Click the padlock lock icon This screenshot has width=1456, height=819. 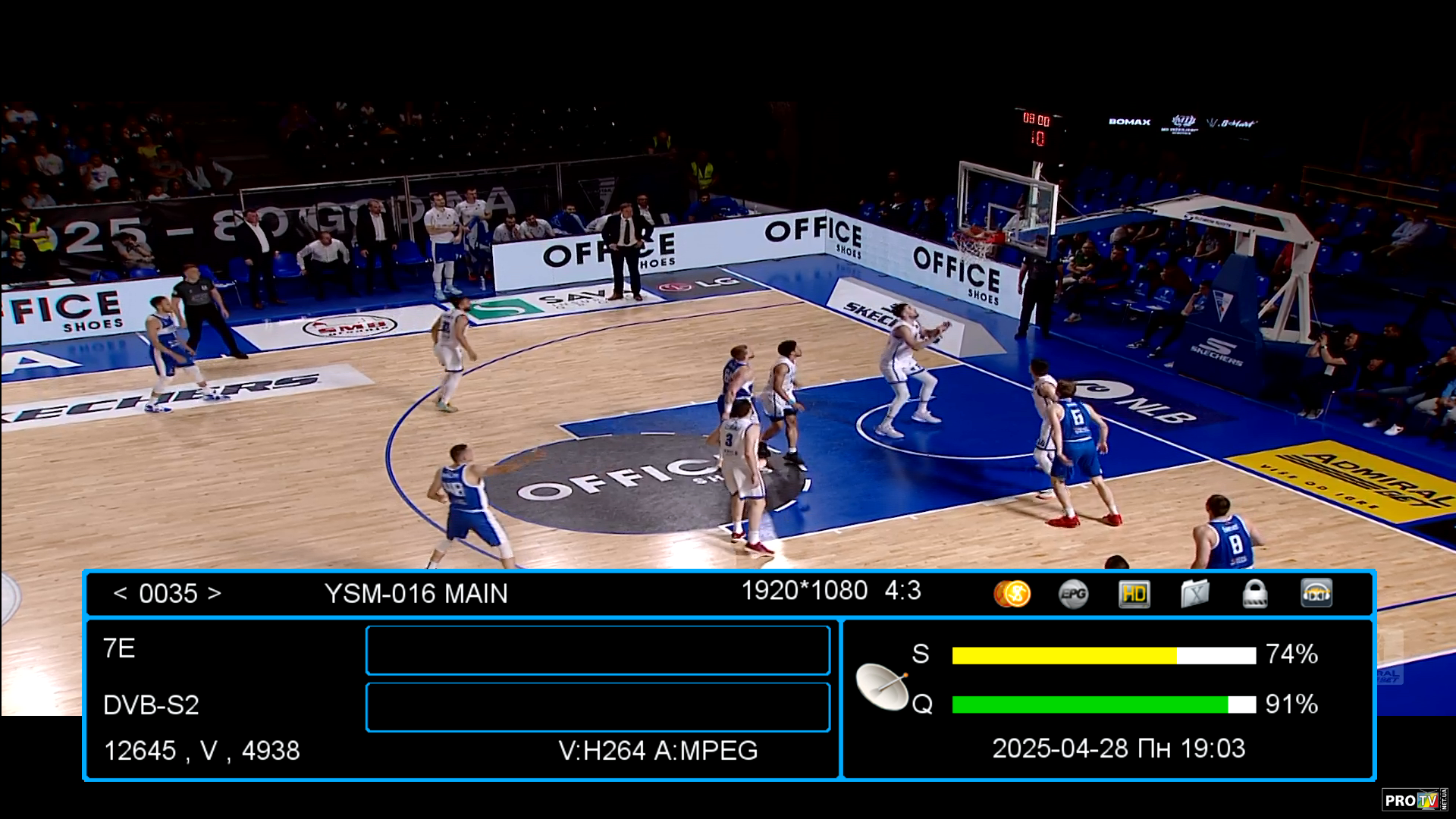tap(1255, 594)
